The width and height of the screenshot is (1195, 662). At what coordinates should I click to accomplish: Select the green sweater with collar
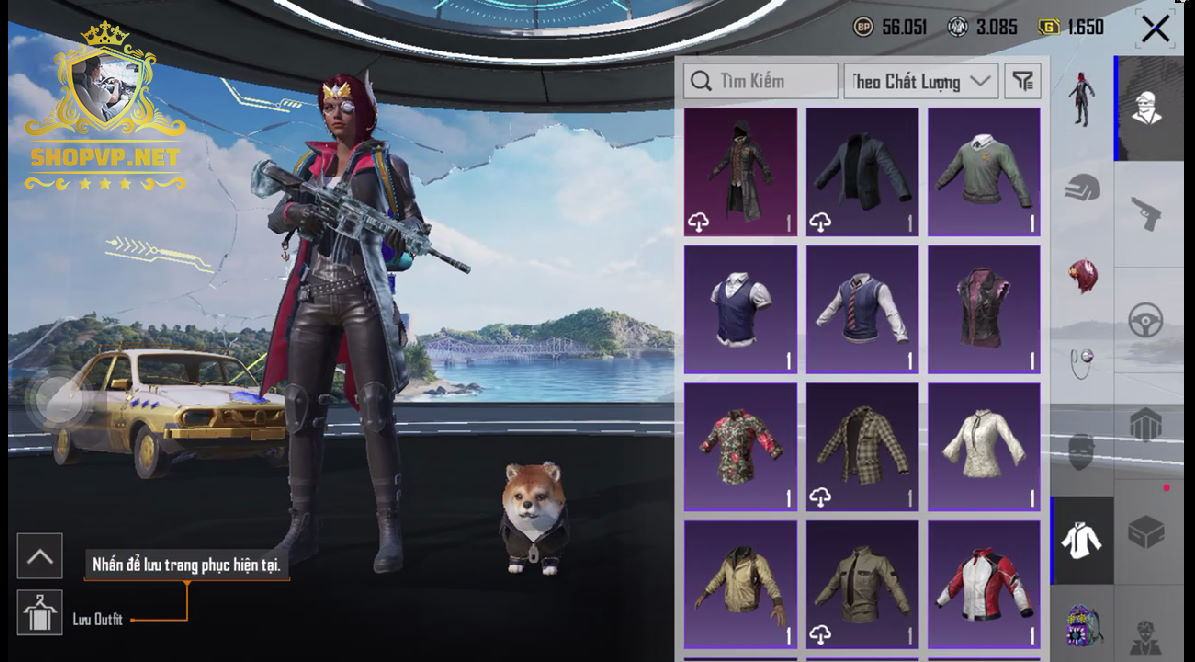[x=984, y=172]
